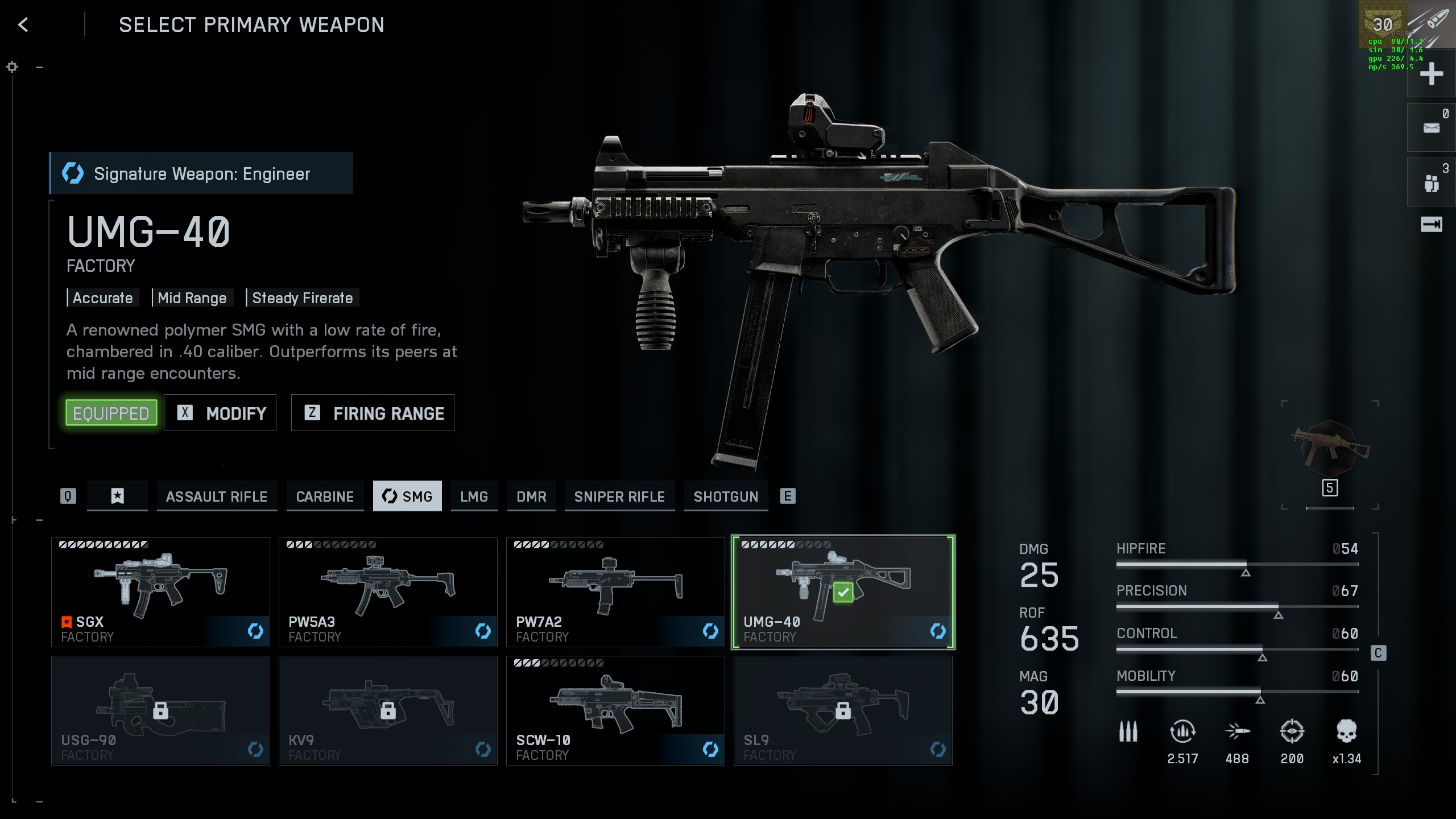Screen dimensions: 1456x819
Task: Select the SGX Factory weapon tile
Action: click(x=160, y=592)
